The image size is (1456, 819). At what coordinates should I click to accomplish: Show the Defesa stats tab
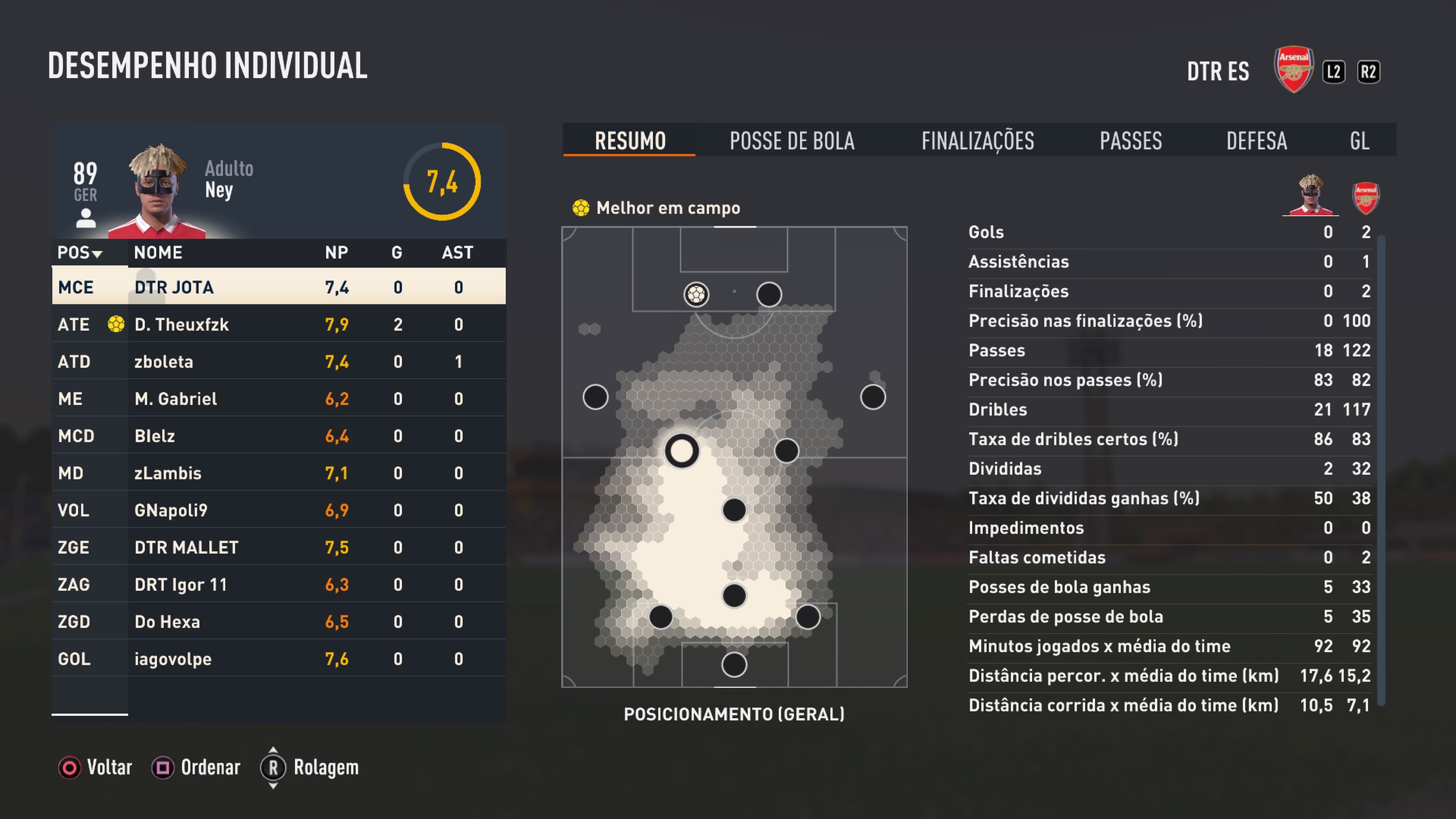click(1257, 141)
